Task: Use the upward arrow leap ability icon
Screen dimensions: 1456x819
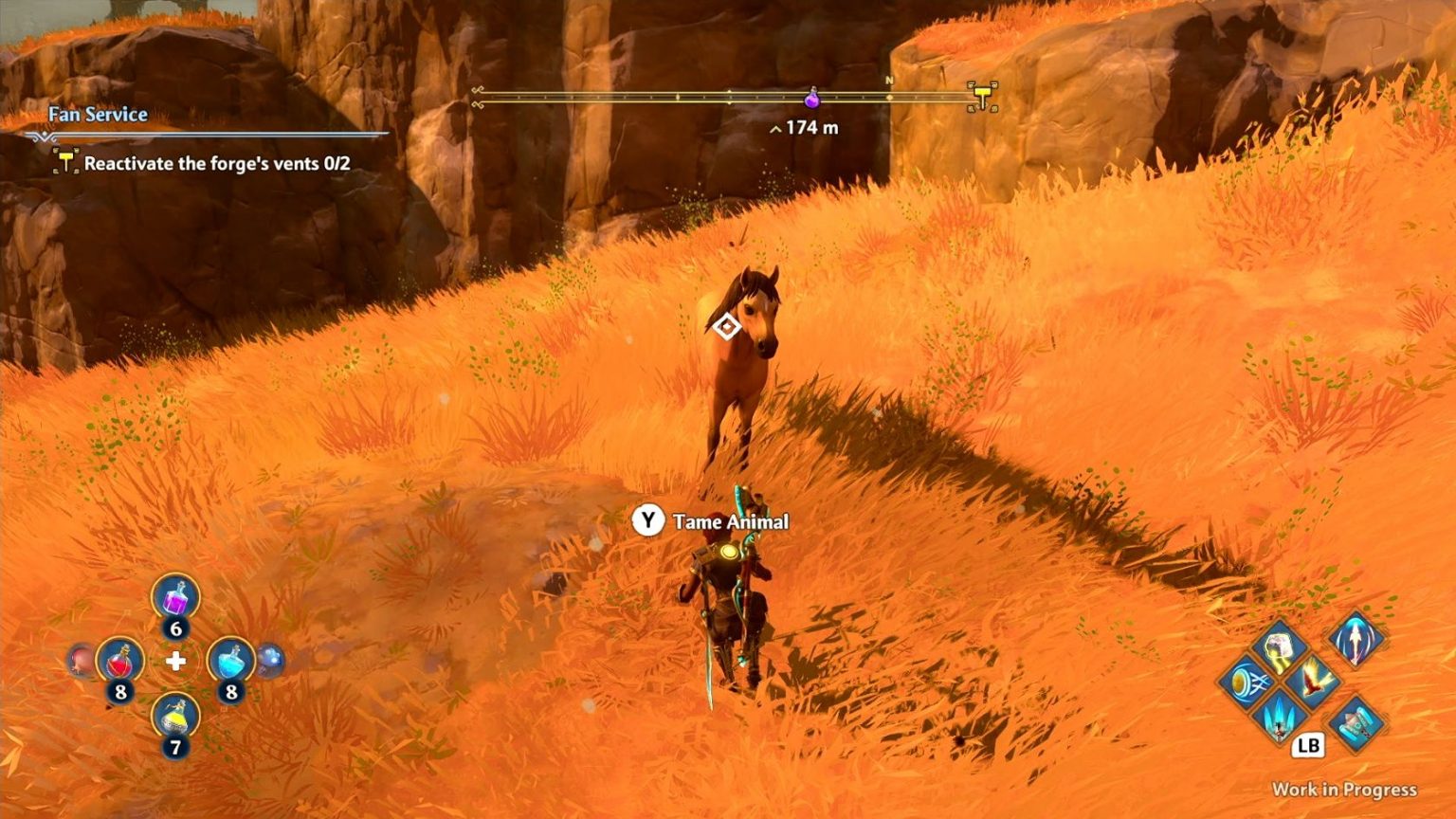Action: click(1356, 640)
